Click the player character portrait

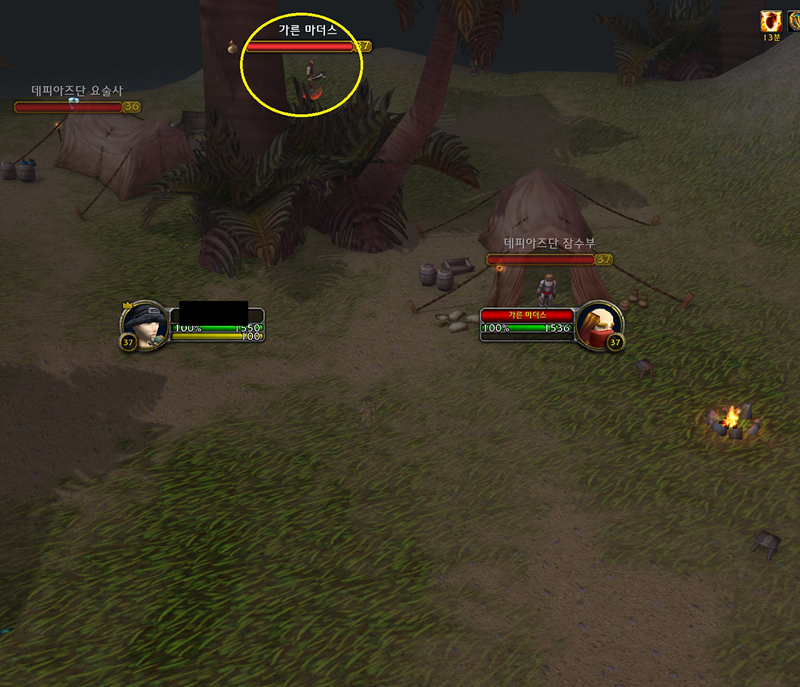click(145, 323)
